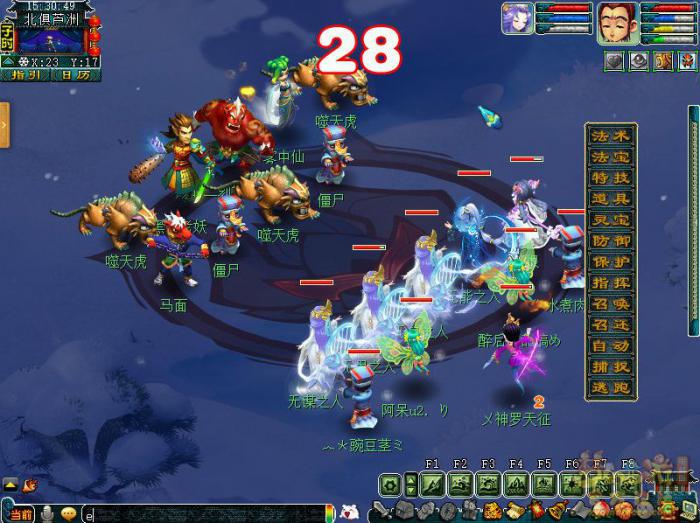The image size is (700, 523).
Task: Choose the 法宝 battle command
Action: pyautogui.click(x=611, y=157)
